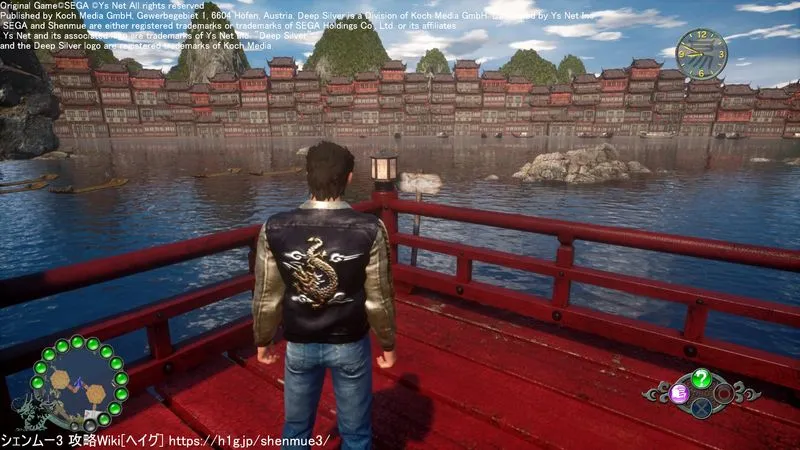Open the circular minimap
This screenshot has height=450, width=800.
click(77, 380)
